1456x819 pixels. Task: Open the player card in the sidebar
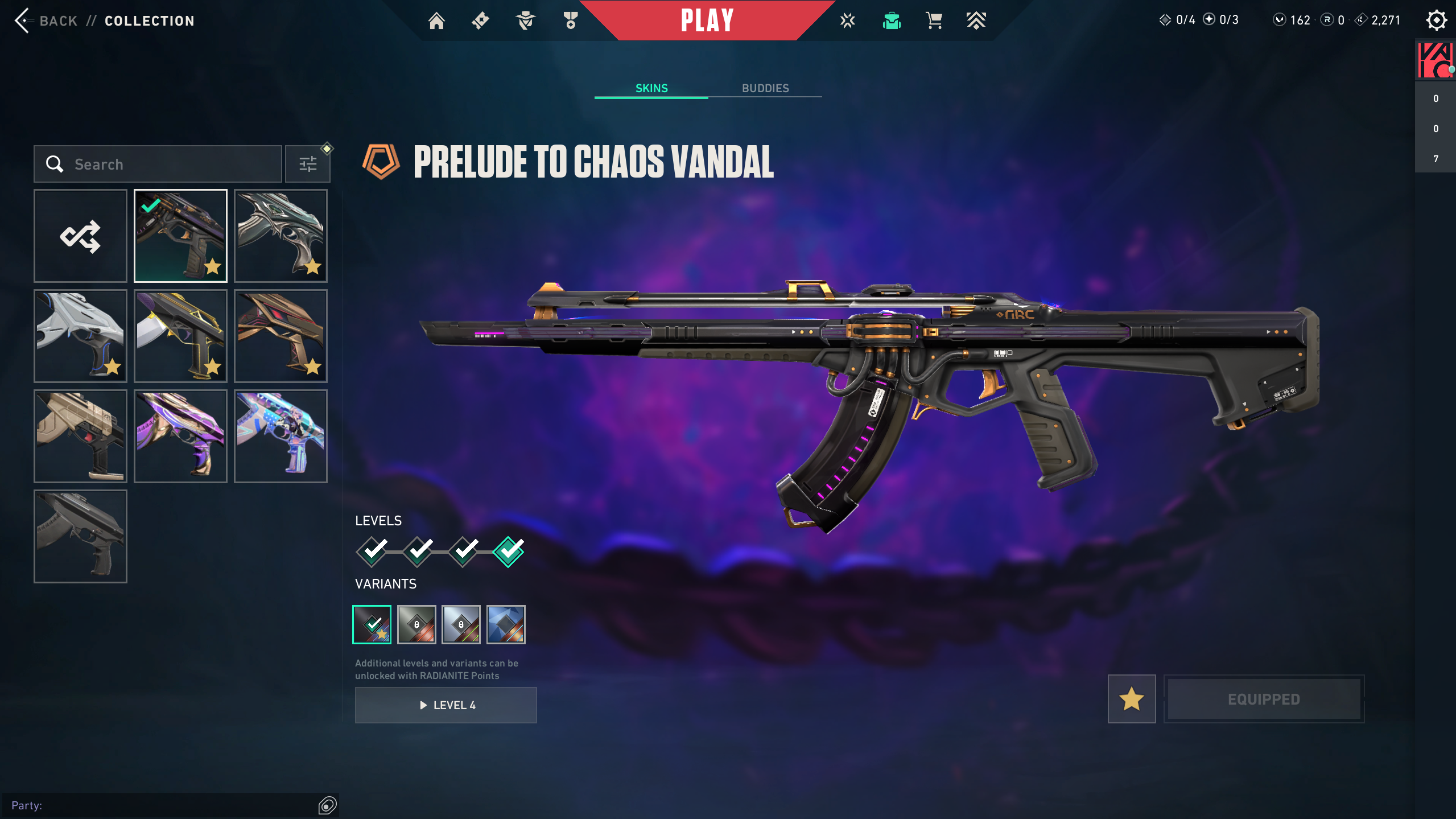point(1435,60)
